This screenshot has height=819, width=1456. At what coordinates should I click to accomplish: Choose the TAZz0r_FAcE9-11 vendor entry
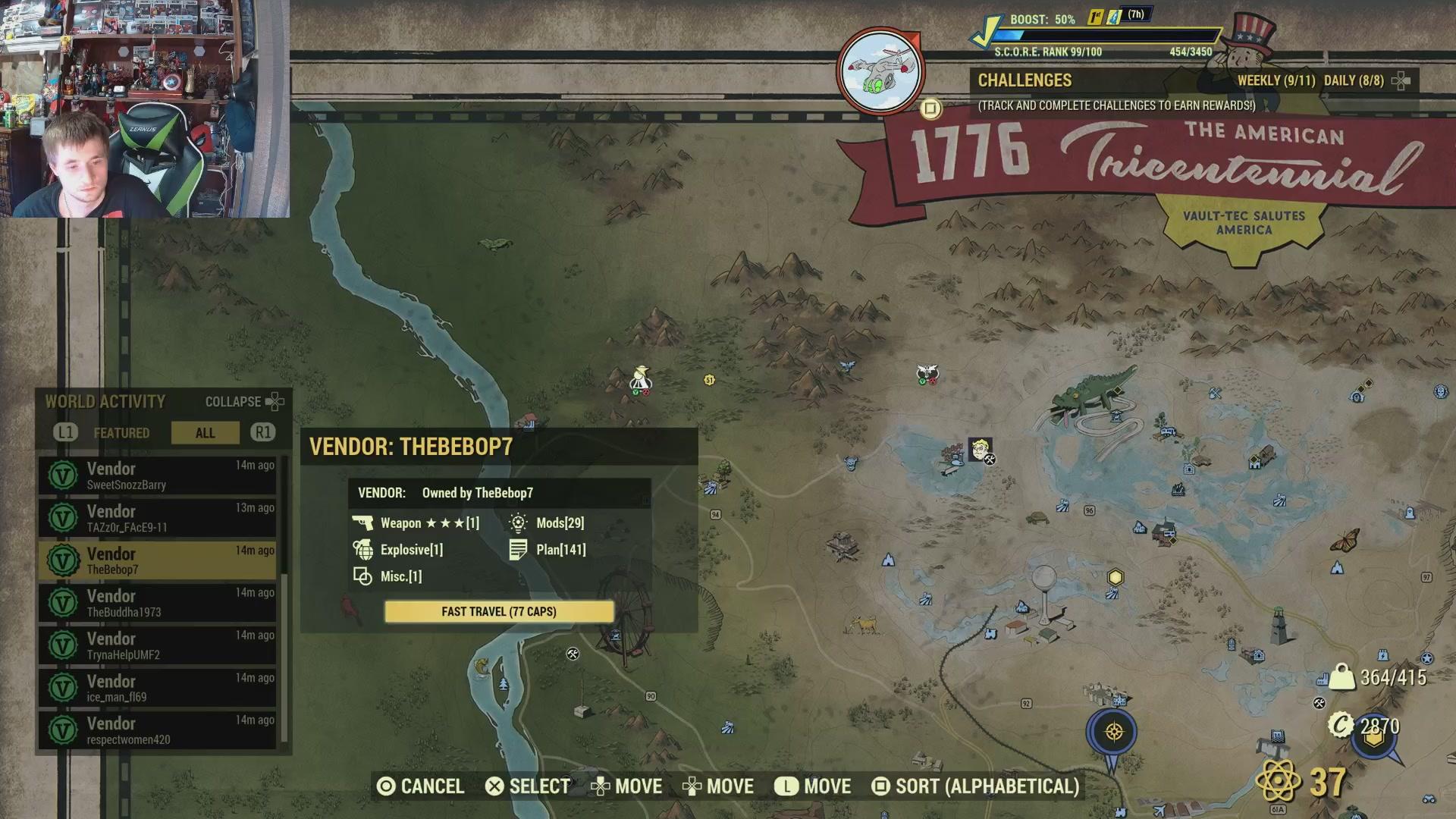coord(158,519)
